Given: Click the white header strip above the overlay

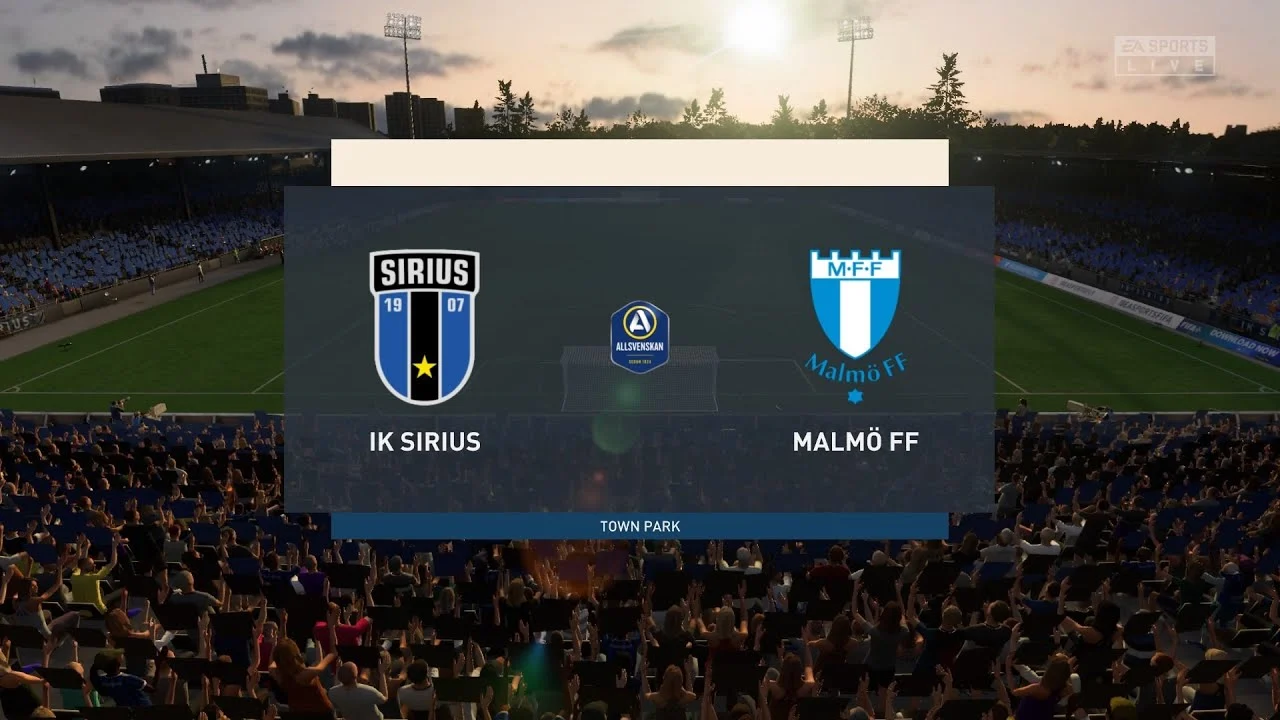Looking at the screenshot, I should pyautogui.click(x=640, y=163).
